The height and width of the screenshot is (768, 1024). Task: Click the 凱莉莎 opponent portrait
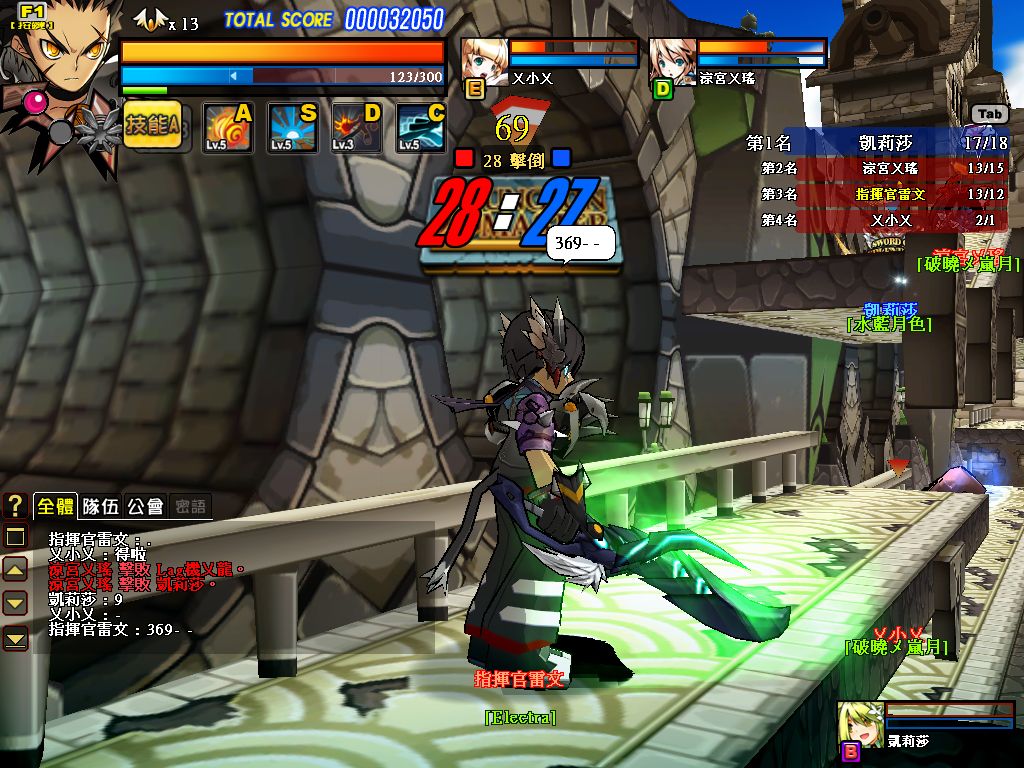[860, 723]
